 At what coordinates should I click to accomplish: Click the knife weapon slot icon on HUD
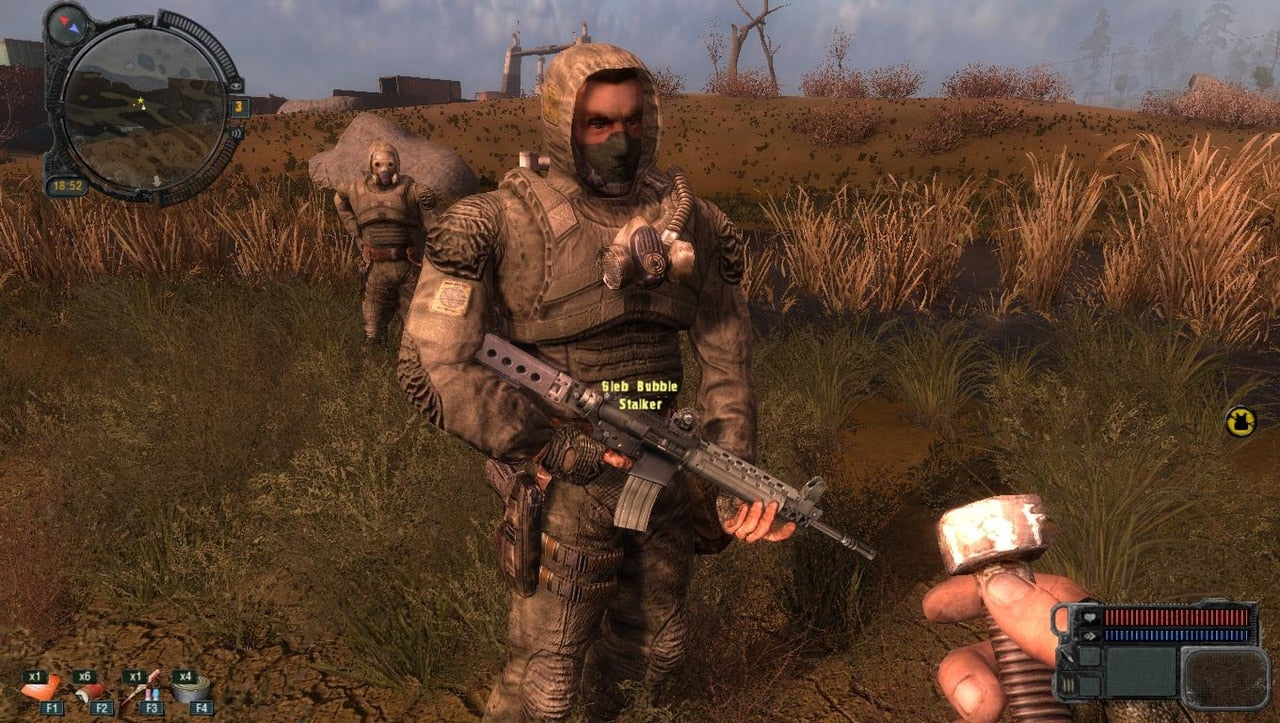click(x=1067, y=657)
